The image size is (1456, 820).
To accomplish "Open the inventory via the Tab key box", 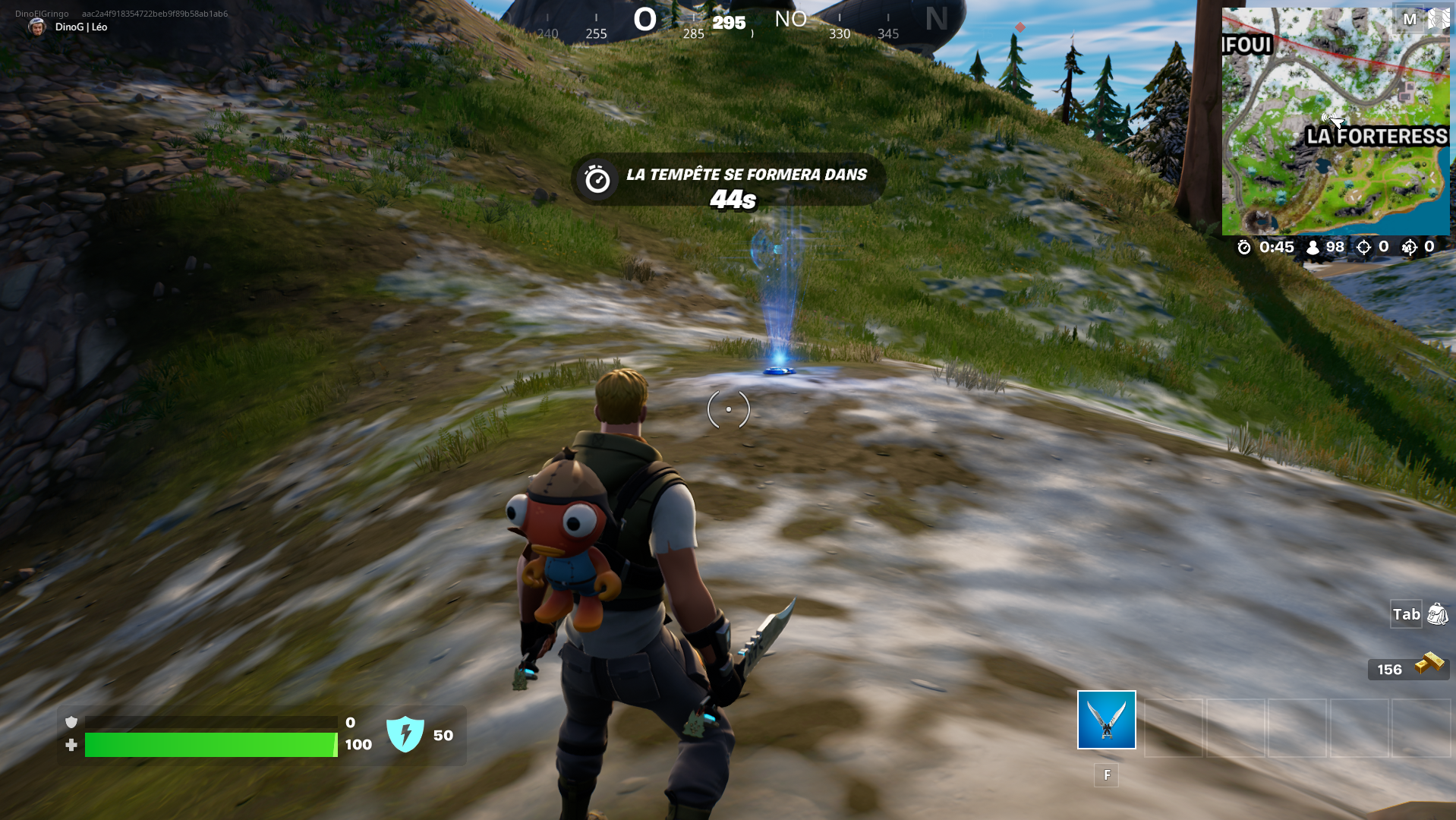I will pos(1406,615).
